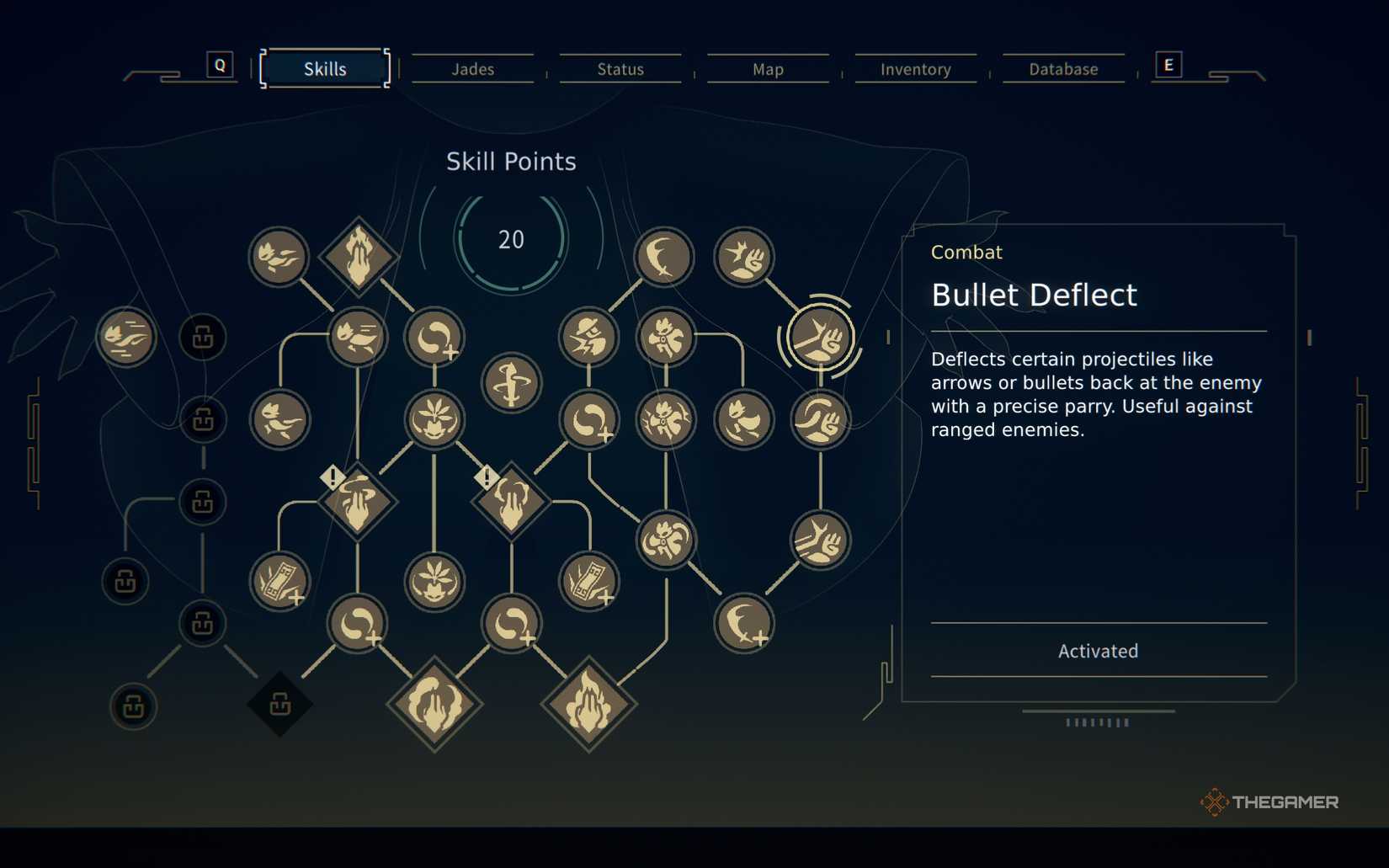The image size is (1389, 868).
Task: Click the Skill Points progress ring showing 20
Action: tap(510, 239)
